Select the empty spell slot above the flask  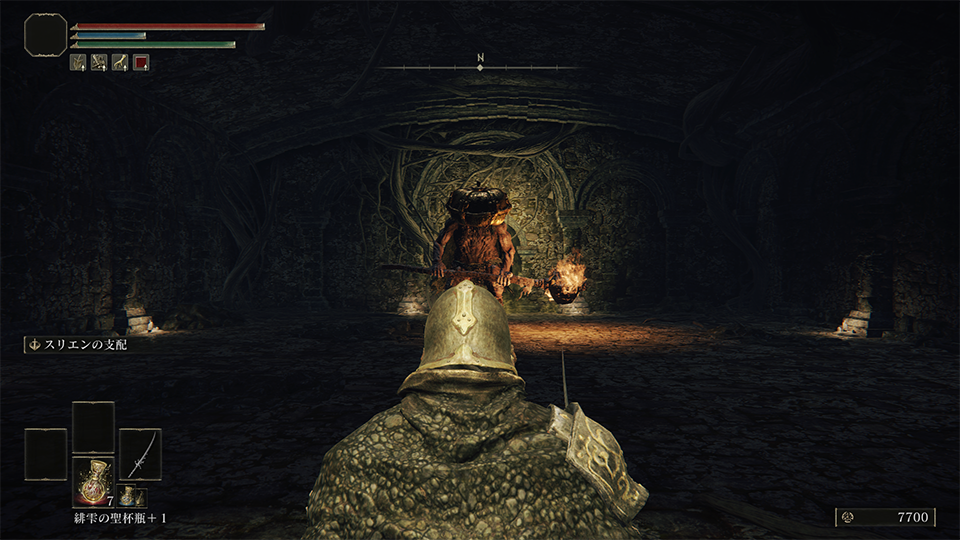coord(93,427)
